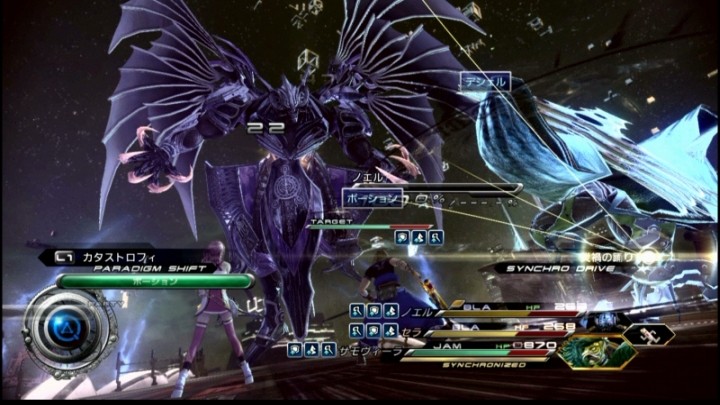720x405 pixels.
Task: Click the ポーション label beside ノエル's name
Action: coord(372,198)
